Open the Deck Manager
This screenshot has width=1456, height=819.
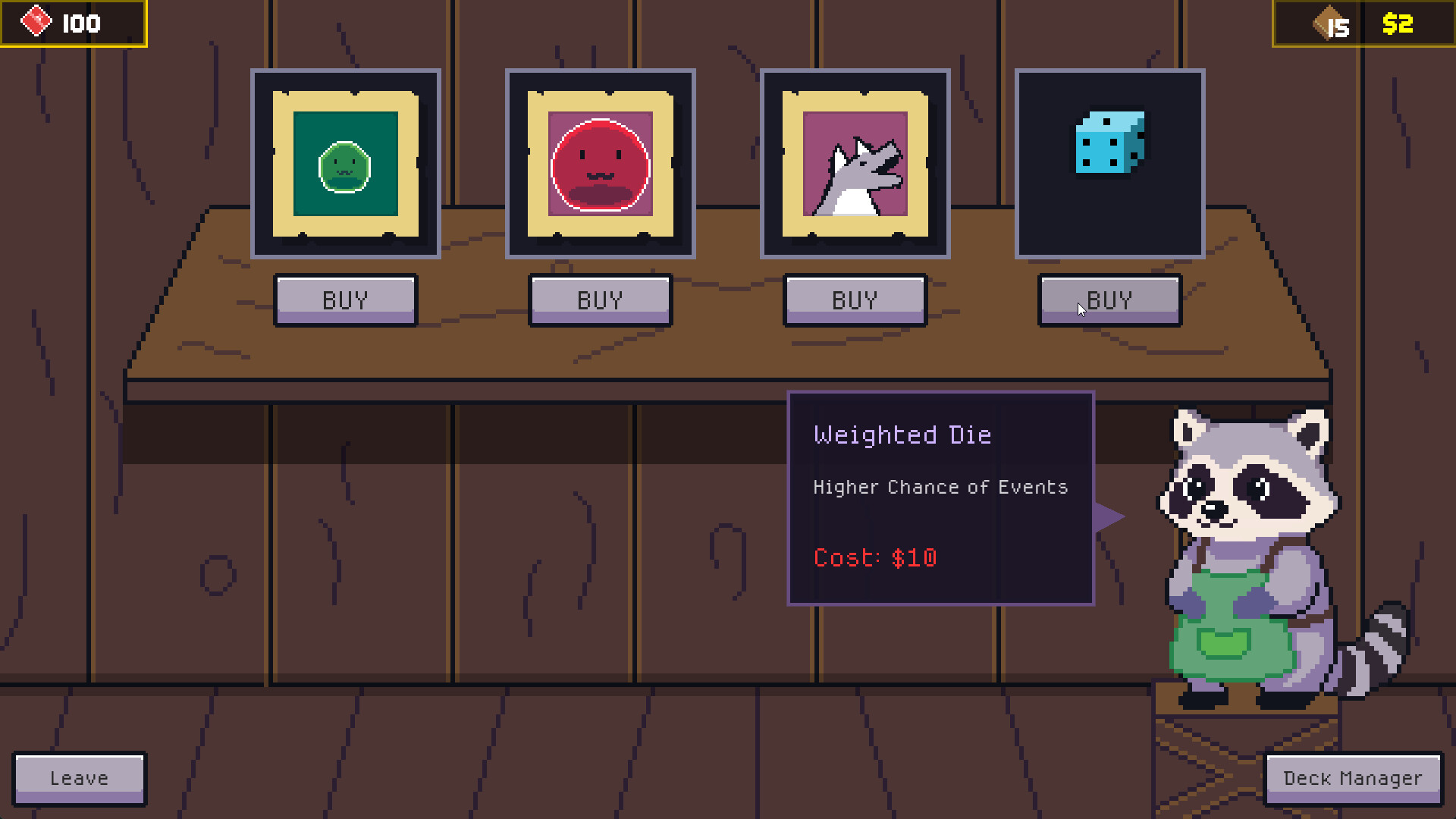[x=1352, y=778]
